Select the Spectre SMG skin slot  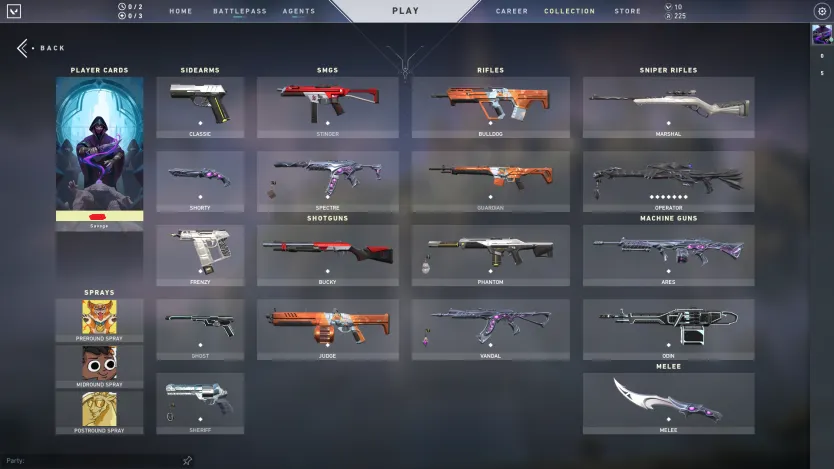pyautogui.click(x=327, y=181)
